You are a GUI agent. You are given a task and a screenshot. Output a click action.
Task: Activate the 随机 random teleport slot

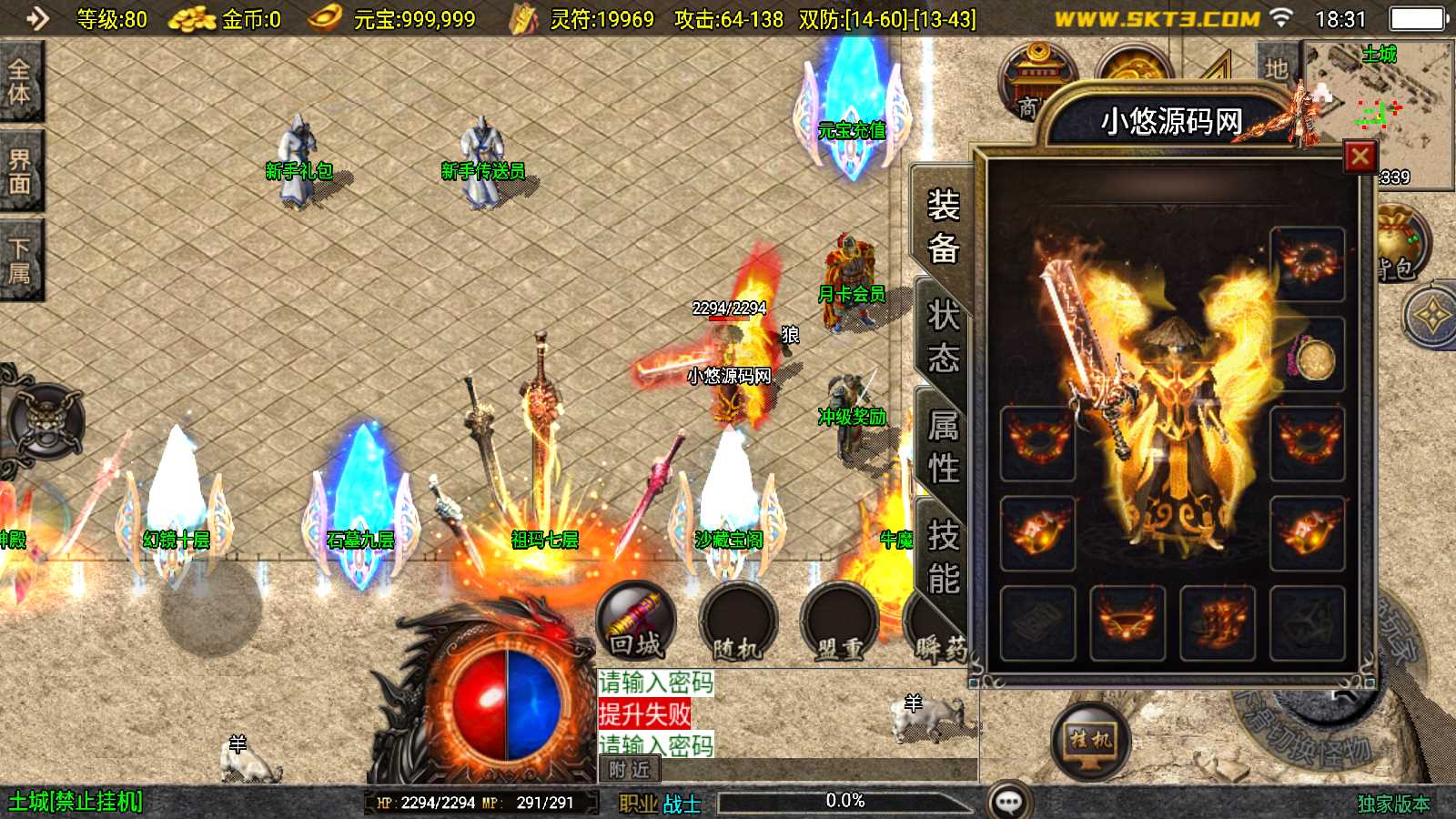(738, 624)
